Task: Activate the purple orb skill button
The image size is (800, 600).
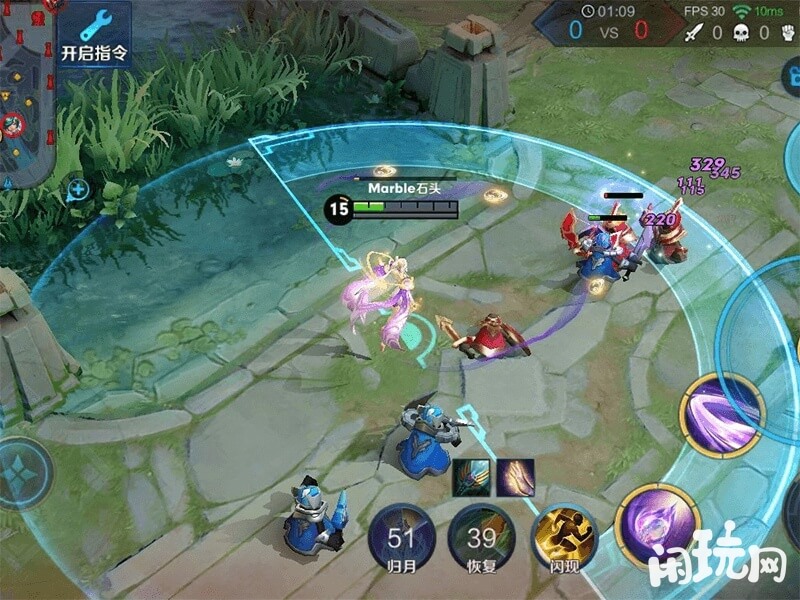Action: pyautogui.click(x=656, y=523)
